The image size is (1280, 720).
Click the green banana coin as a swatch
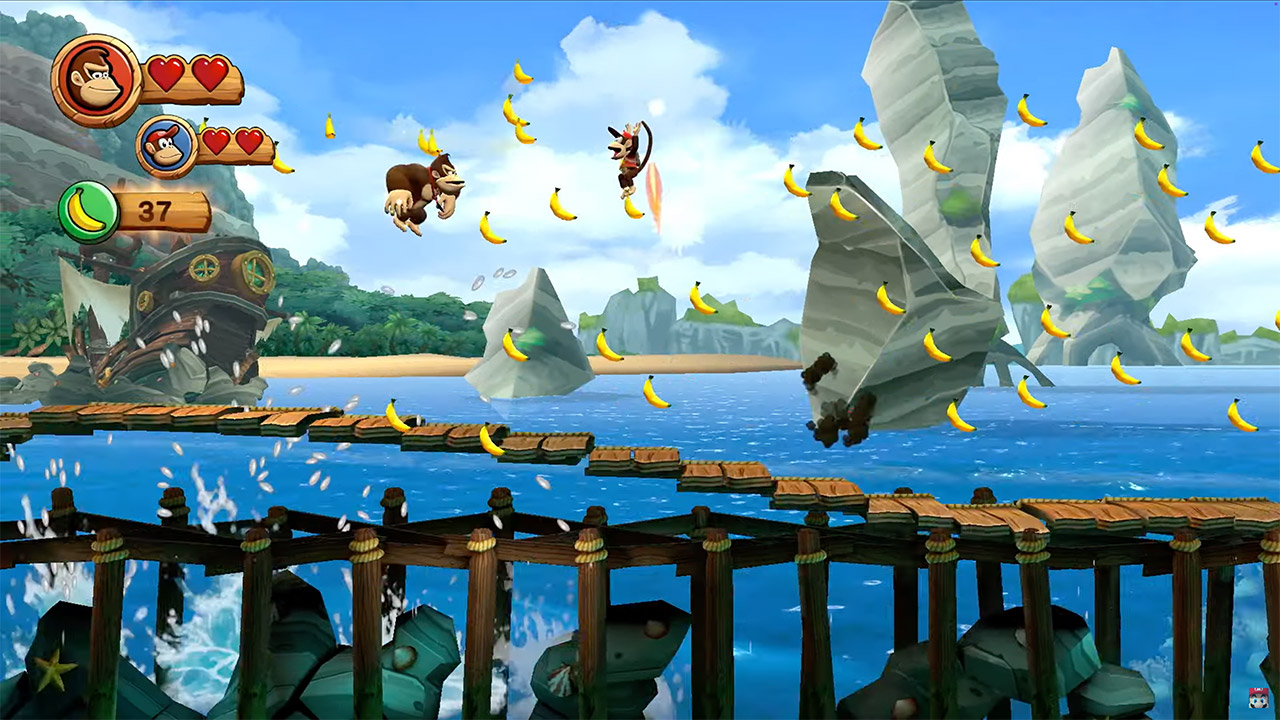(x=89, y=210)
